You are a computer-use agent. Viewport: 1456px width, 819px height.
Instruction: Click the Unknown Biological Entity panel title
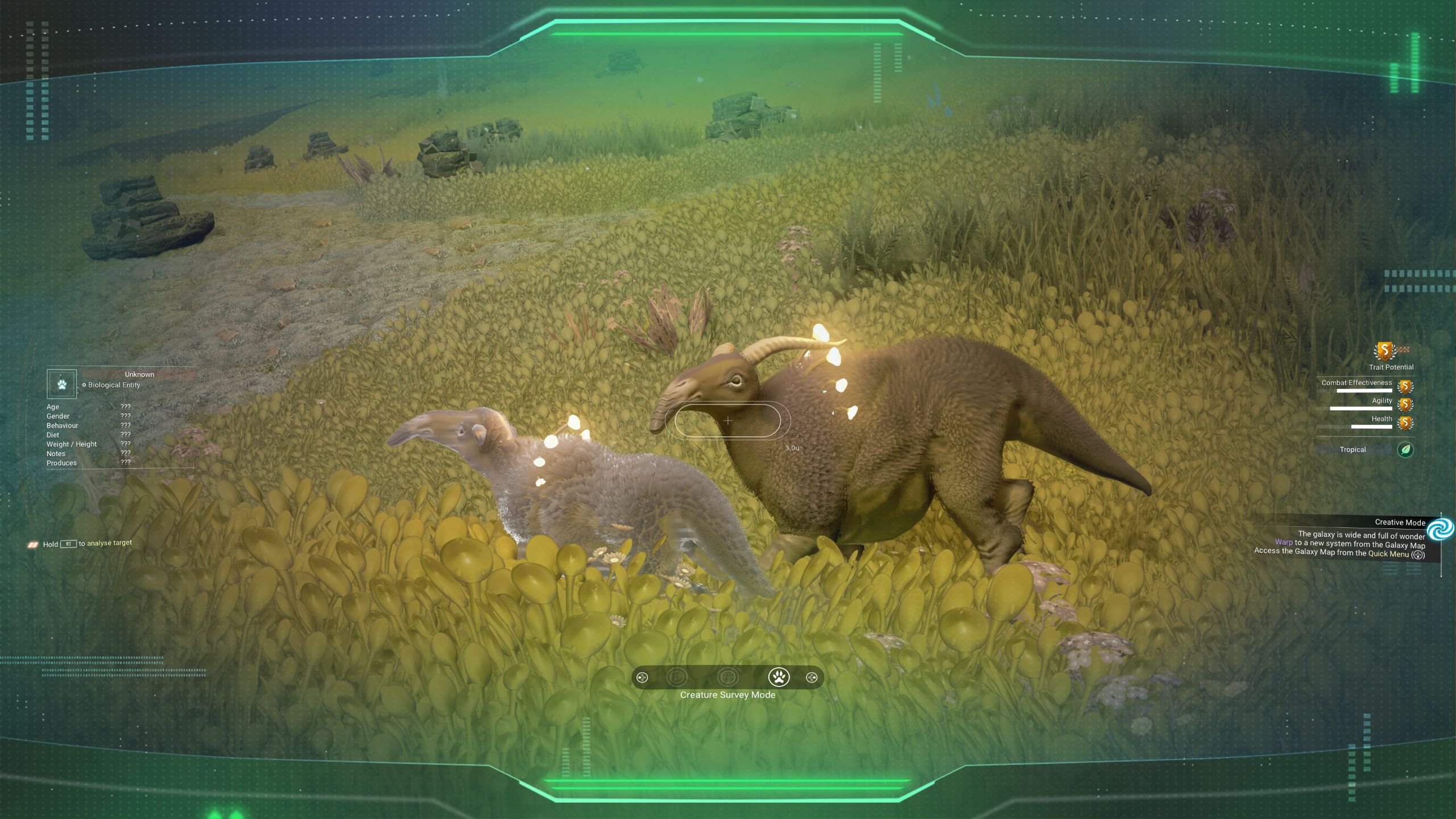139,374
